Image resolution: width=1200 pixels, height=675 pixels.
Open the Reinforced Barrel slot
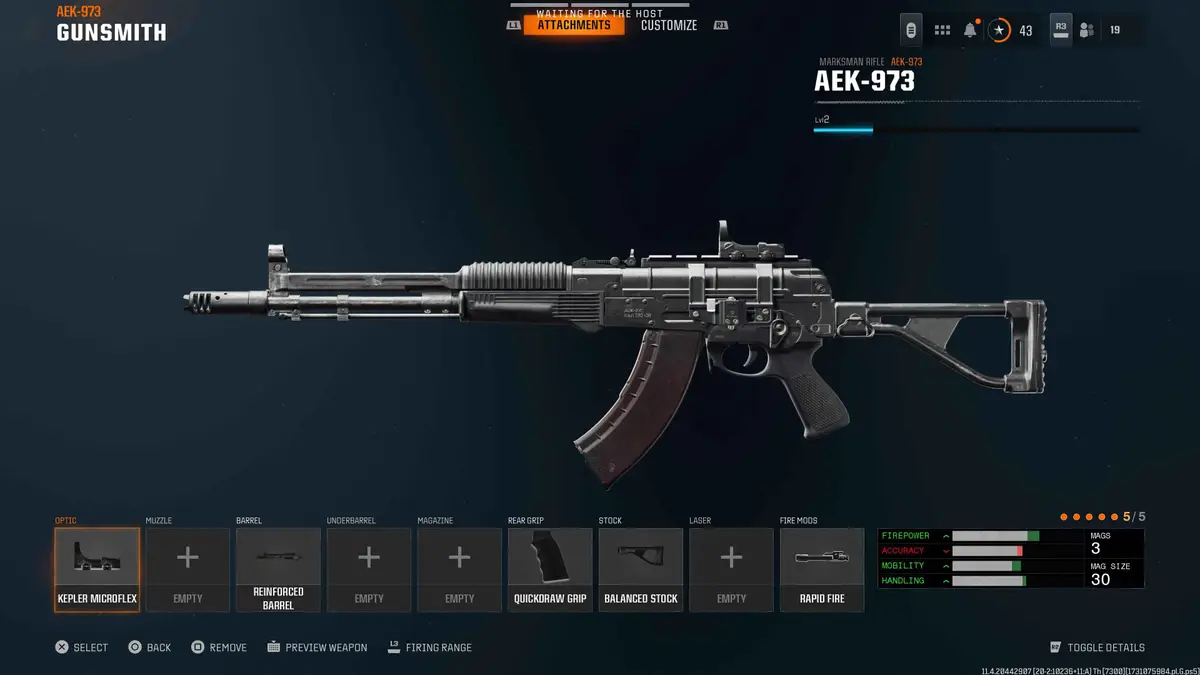(278, 569)
